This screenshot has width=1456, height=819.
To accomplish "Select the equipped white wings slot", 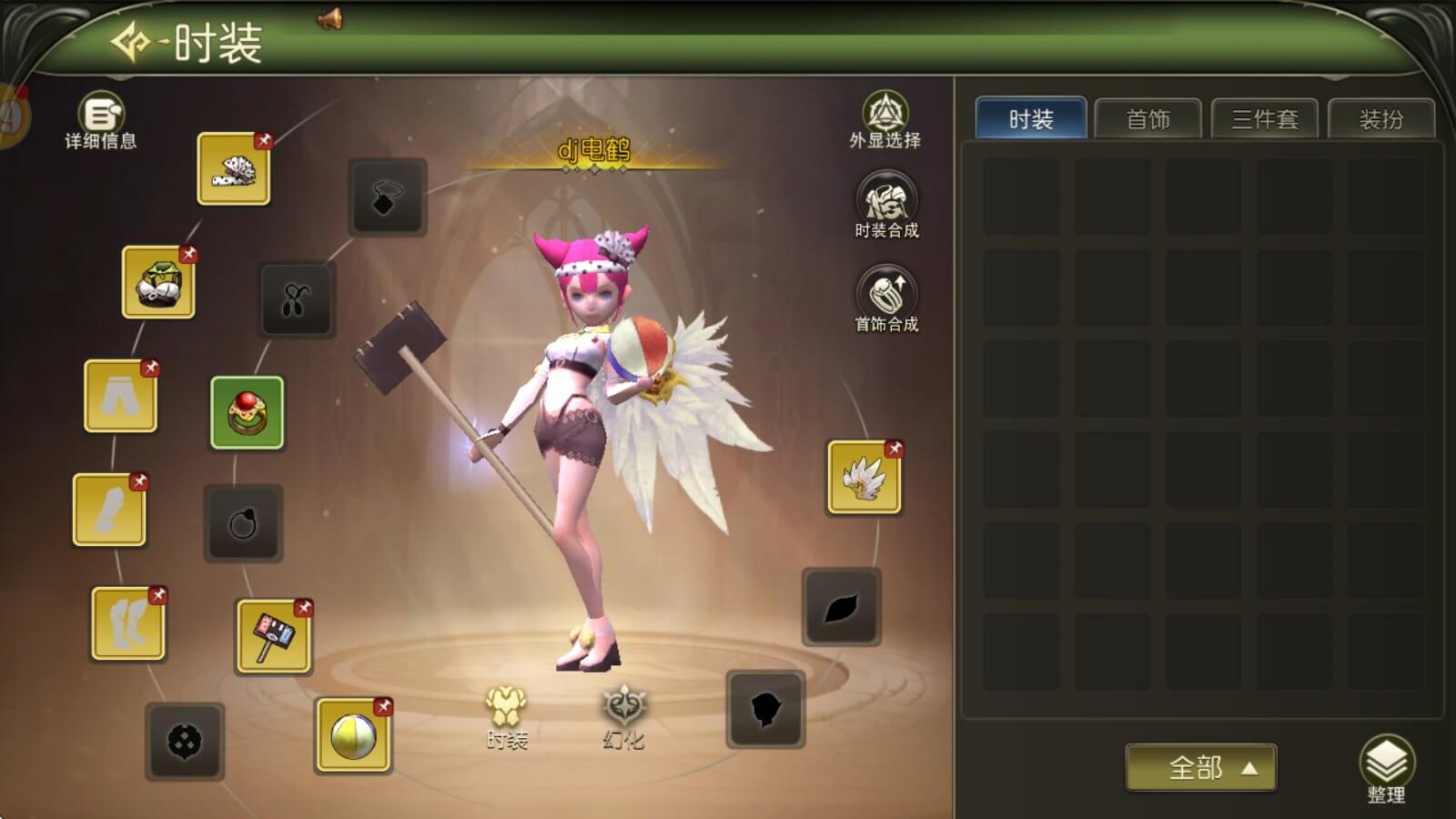I will (x=864, y=478).
